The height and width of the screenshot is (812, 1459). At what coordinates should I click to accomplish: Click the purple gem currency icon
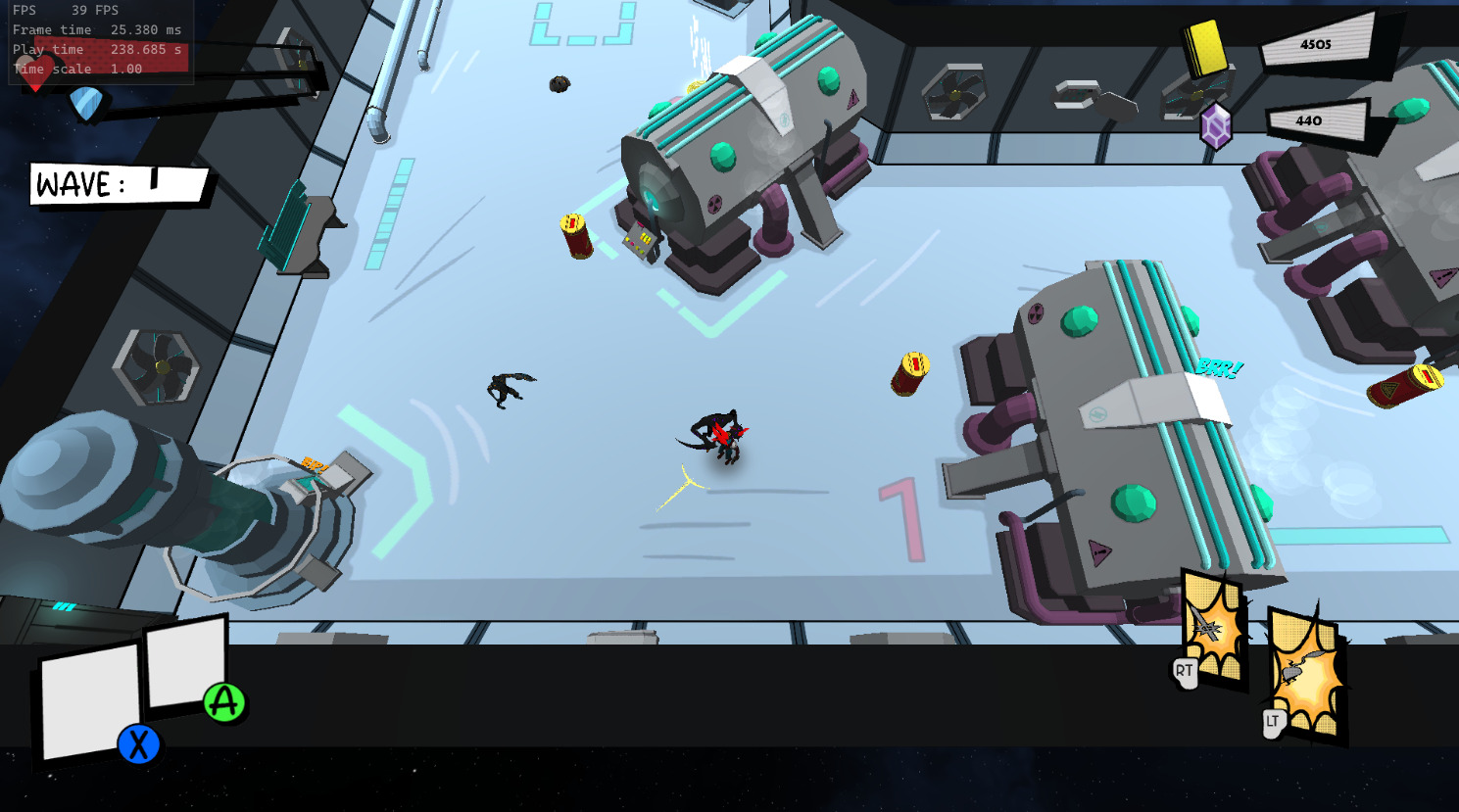tap(1215, 126)
